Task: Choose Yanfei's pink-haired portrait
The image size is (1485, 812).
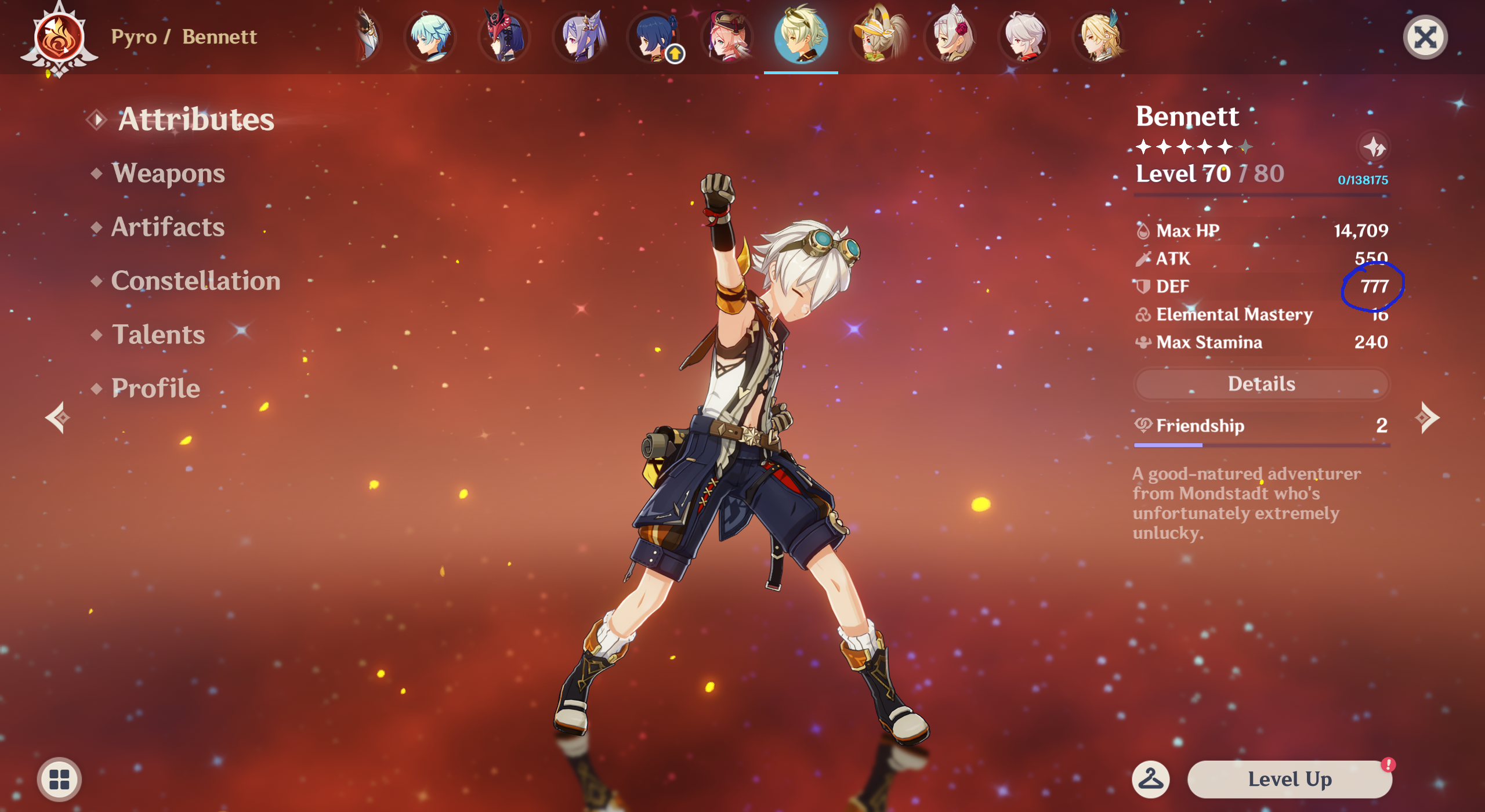Action: [x=727, y=37]
